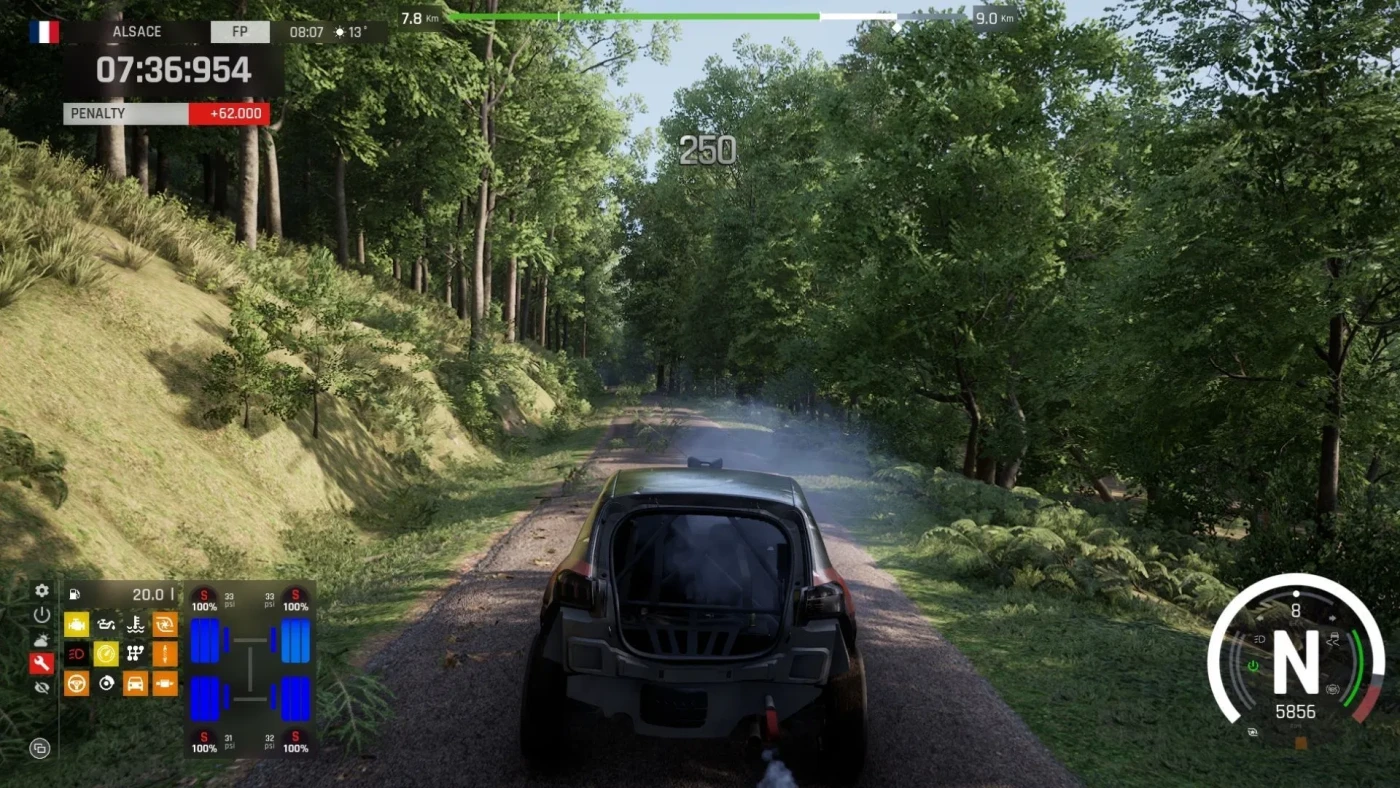Check the coolant temperature icon

click(136, 625)
